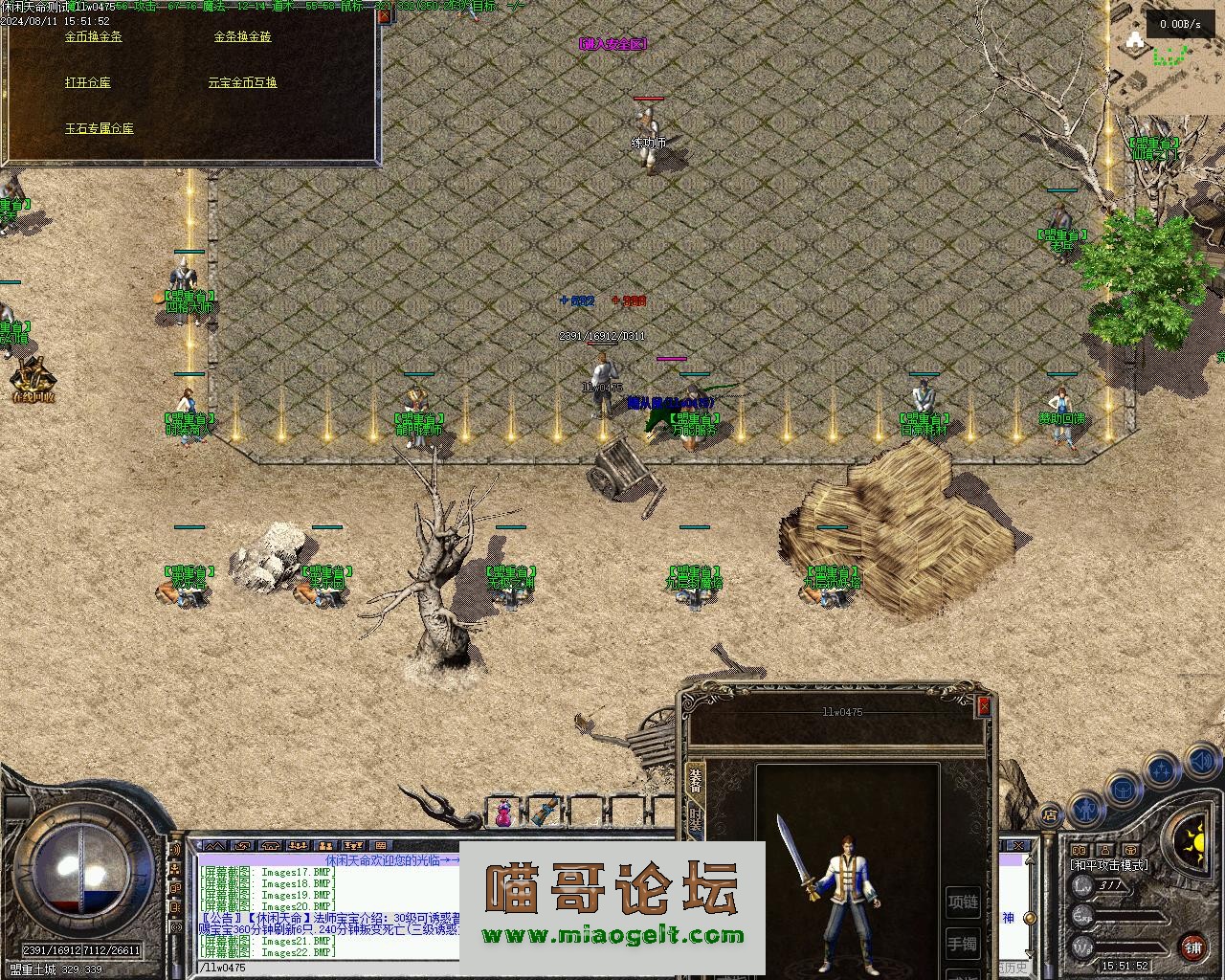This screenshot has height=980, width=1225.
Task: Open the warehouse via 打开仓库
Action: click(88, 82)
